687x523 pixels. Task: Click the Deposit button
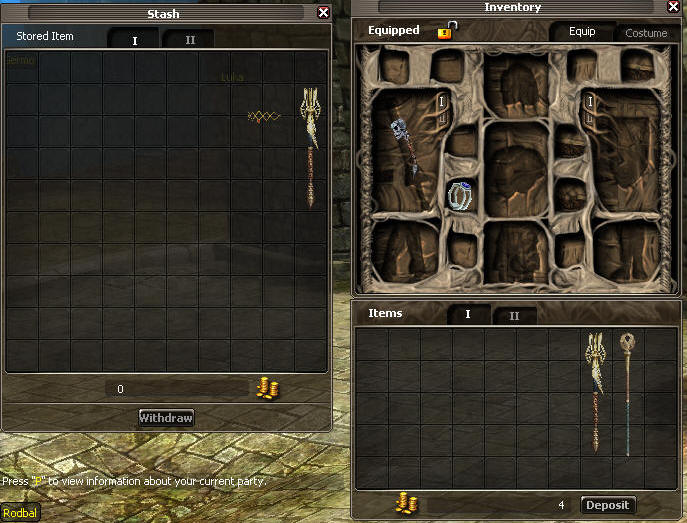coord(607,505)
